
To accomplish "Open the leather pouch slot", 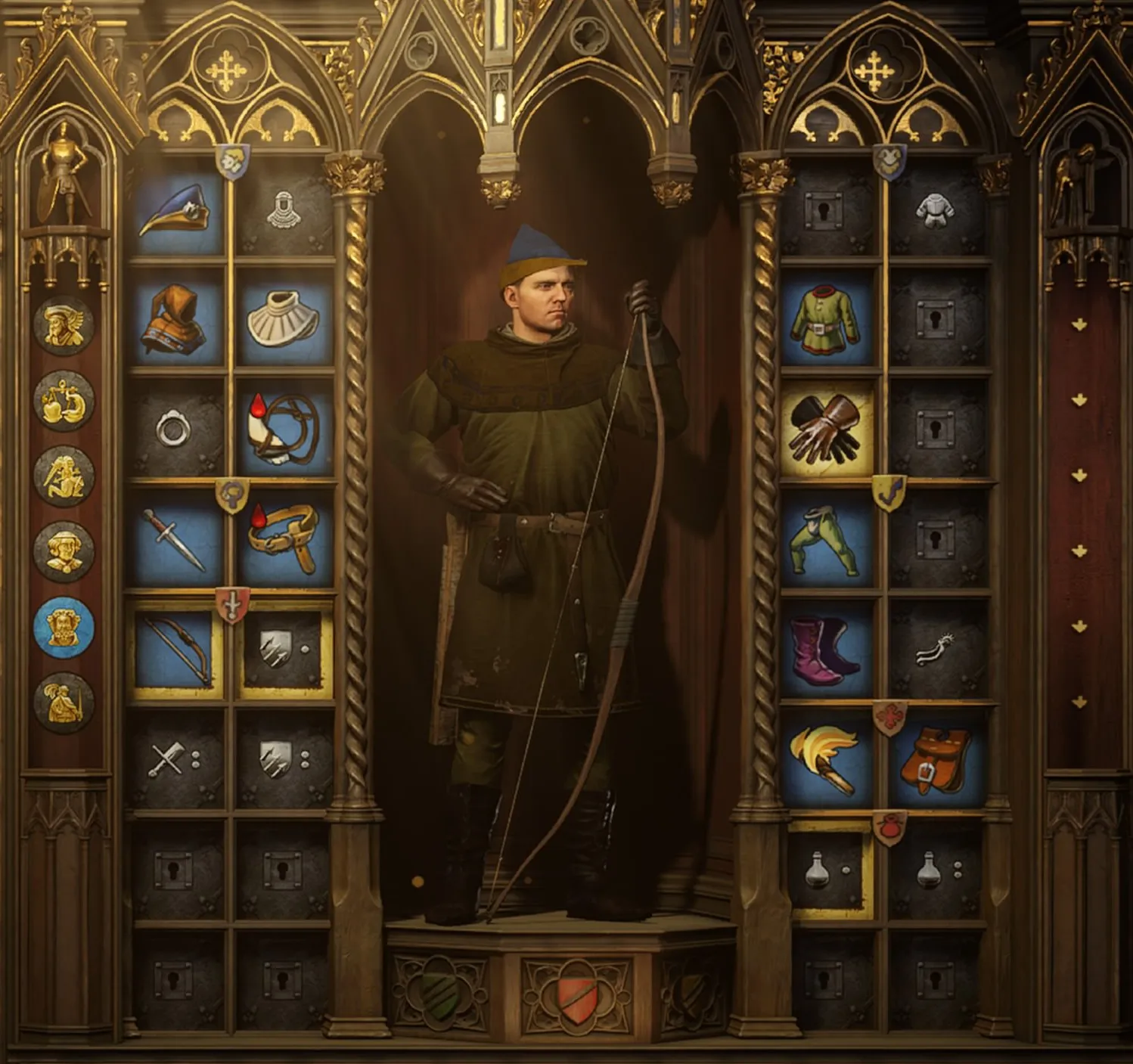I will coord(936,758).
